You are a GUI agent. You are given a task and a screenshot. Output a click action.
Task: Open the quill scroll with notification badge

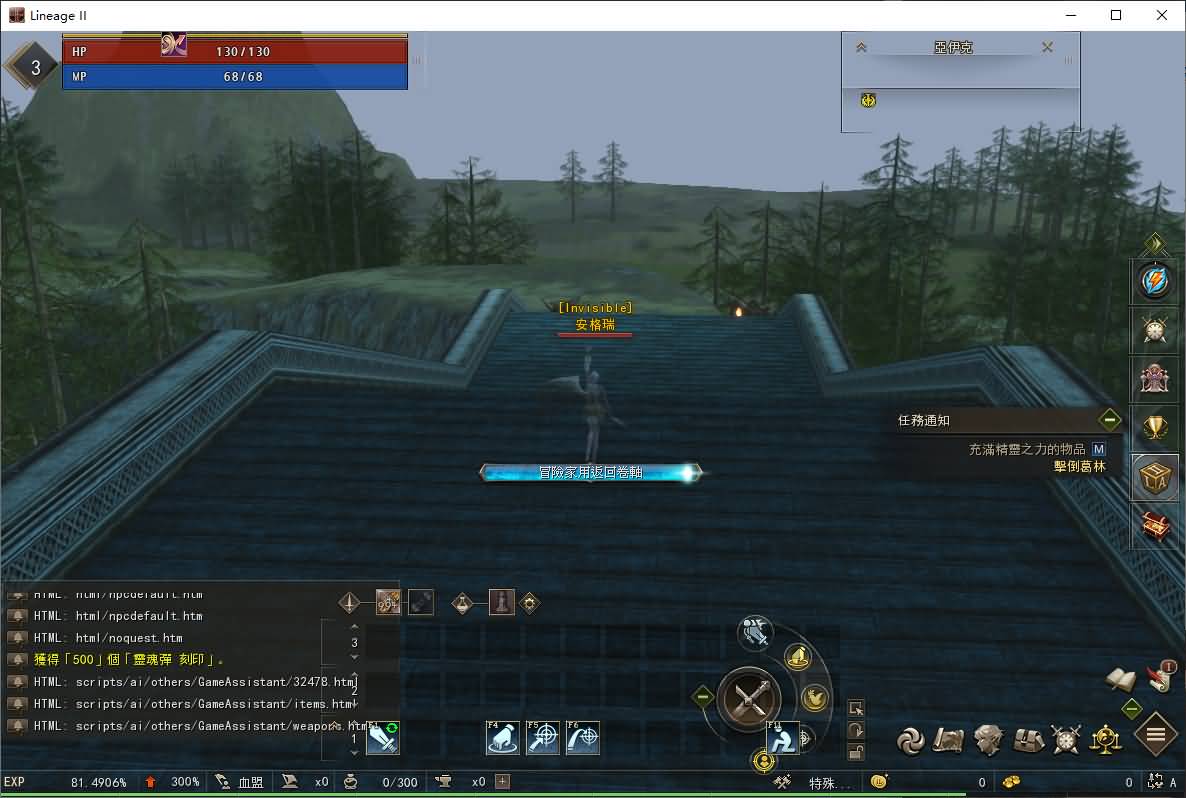(1161, 677)
